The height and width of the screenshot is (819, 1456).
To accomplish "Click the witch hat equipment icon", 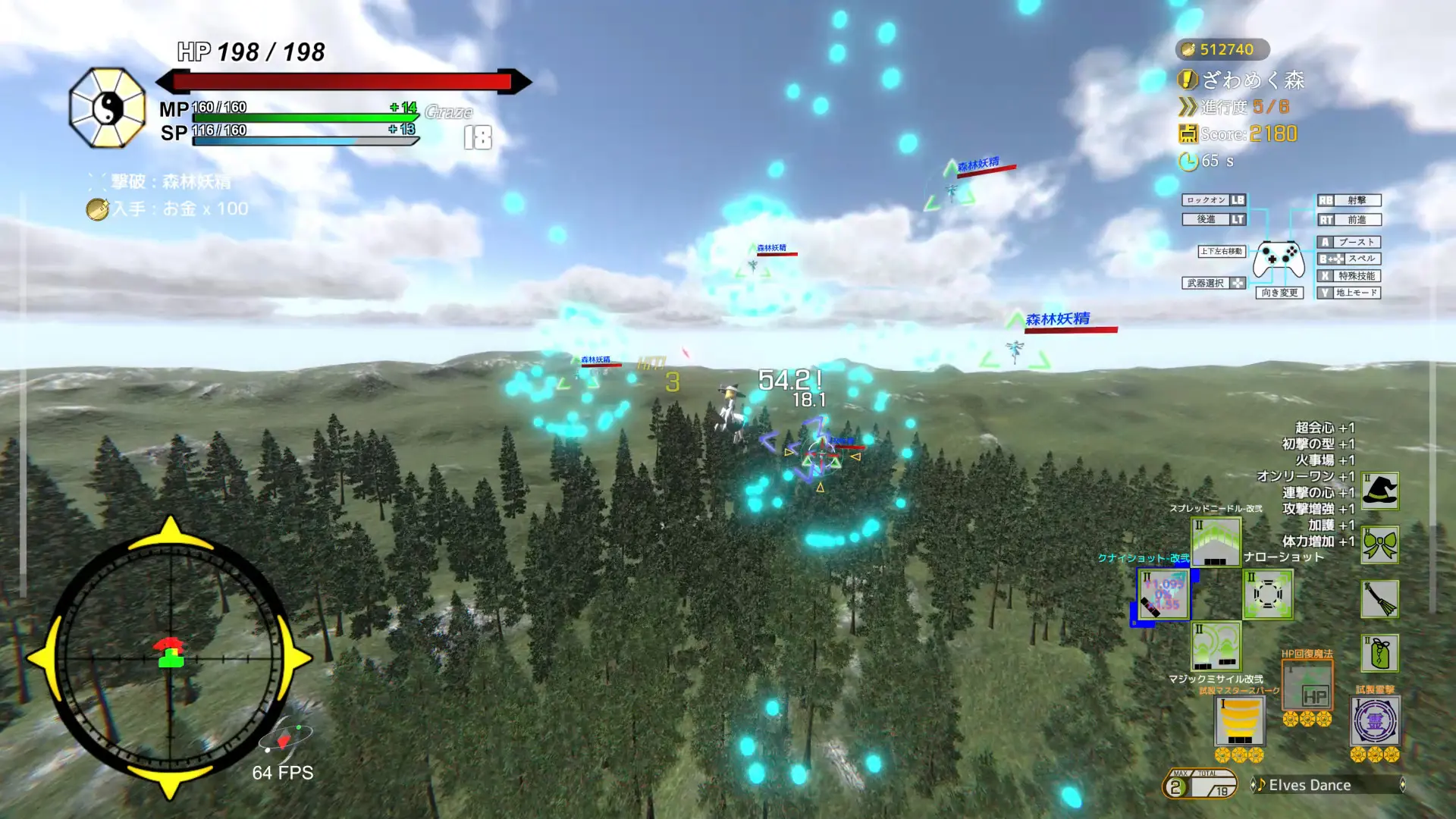I will (1379, 491).
